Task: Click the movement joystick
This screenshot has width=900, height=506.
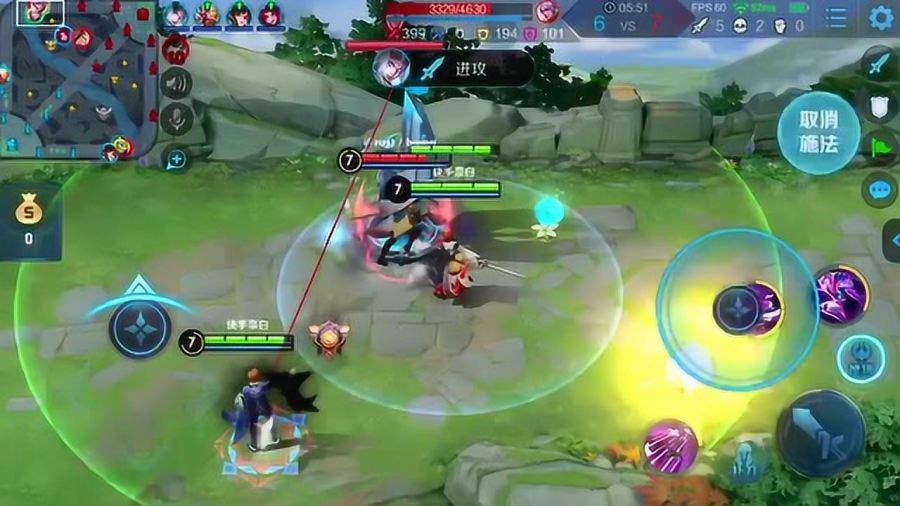Action: [x=140, y=328]
